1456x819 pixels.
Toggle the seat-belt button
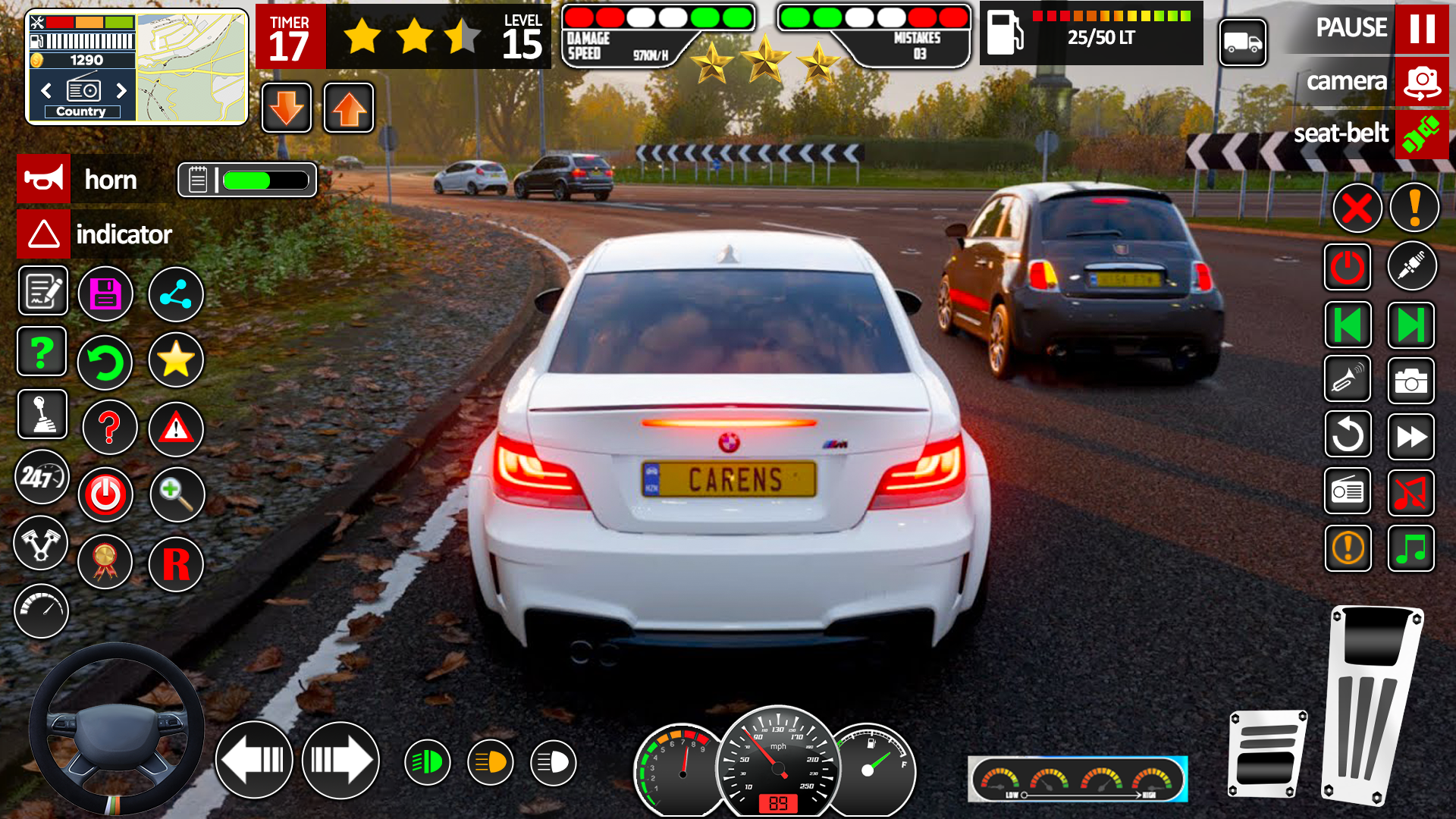pyautogui.click(x=1421, y=134)
